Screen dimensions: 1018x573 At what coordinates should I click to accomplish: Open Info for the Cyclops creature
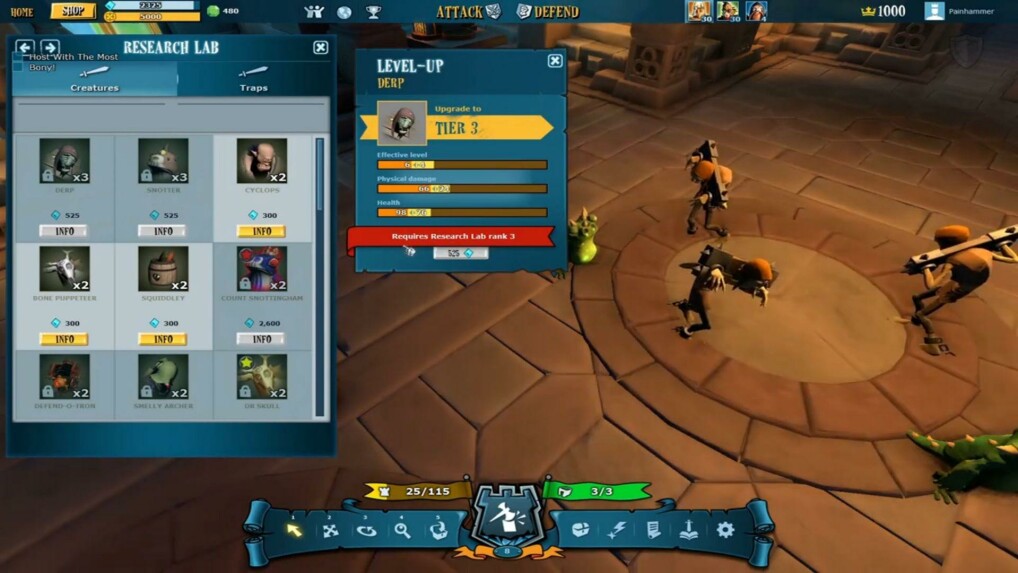click(261, 231)
